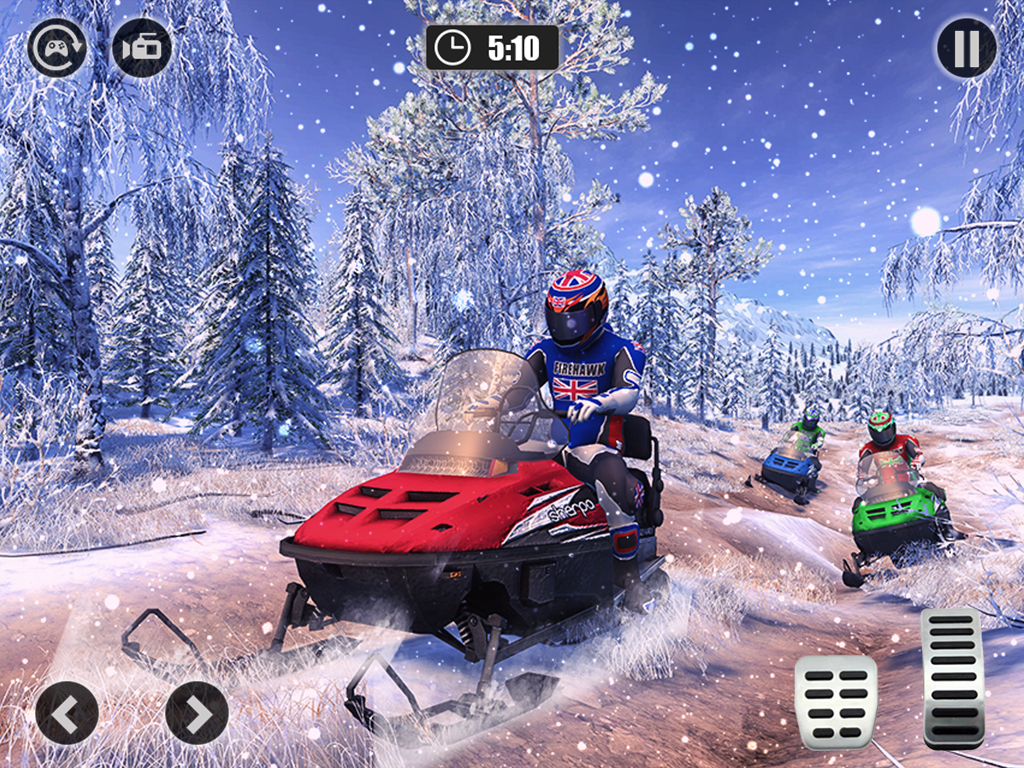Switch the control scheme with the gamepad icon
Viewport: 1024px width, 768px height.
tap(57, 48)
